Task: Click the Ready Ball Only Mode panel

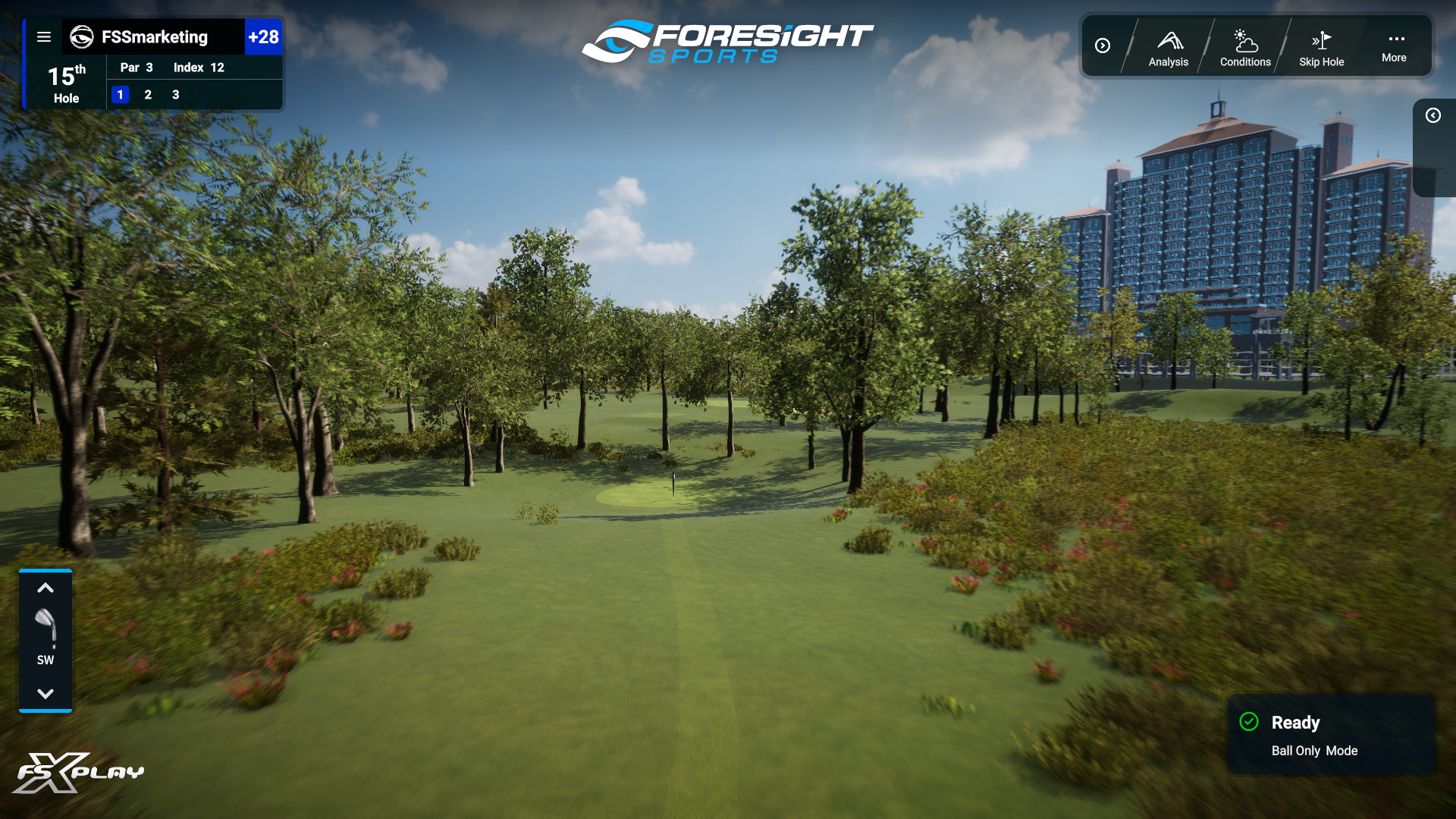Action: click(x=1331, y=735)
